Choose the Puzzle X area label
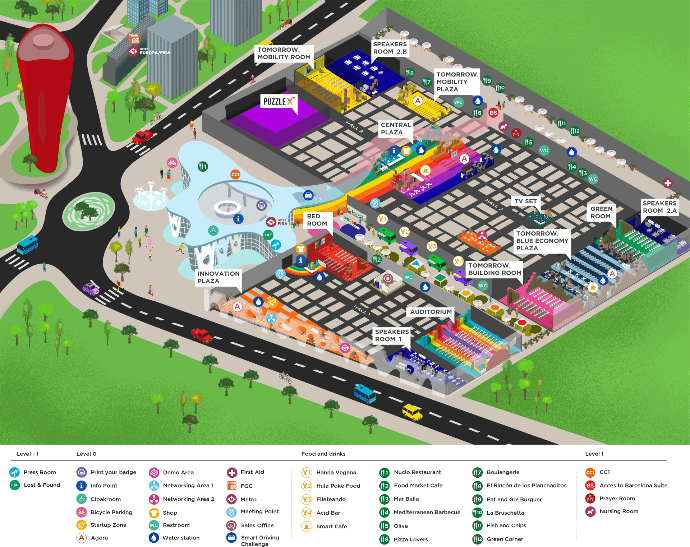The width and height of the screenshot is (690, 547). pyautogui.click(x=278, y=102)
